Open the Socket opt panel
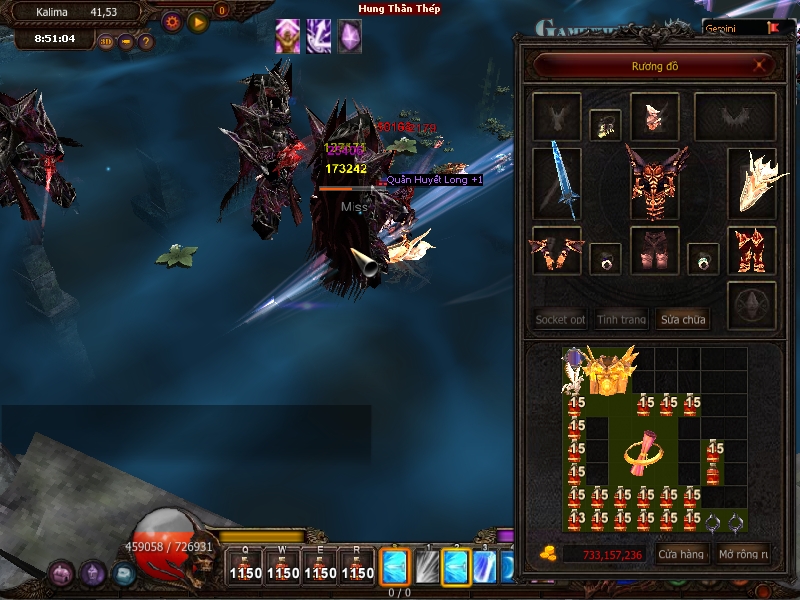This screenshot has width=800, height=600. pos(560,320)
